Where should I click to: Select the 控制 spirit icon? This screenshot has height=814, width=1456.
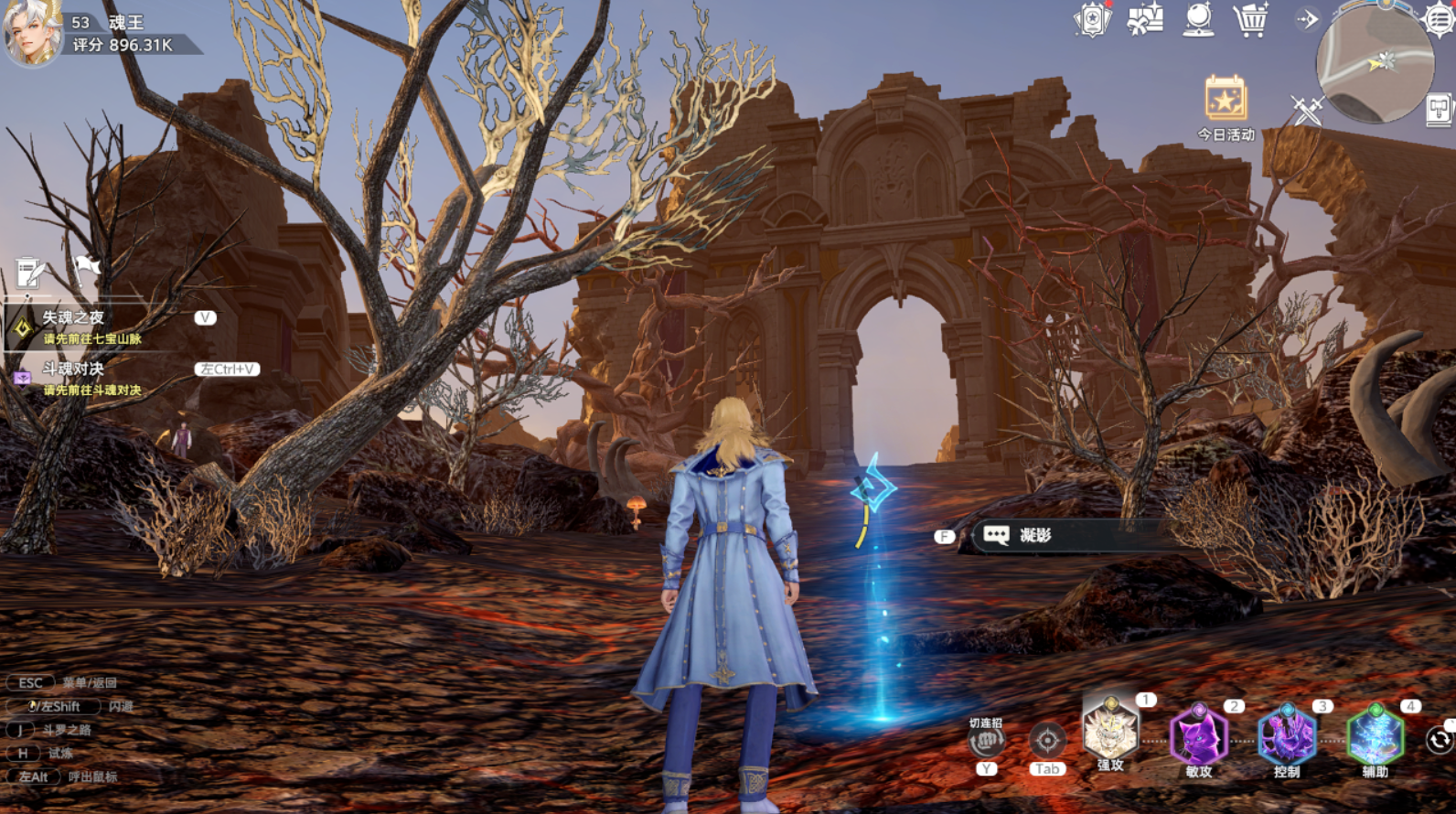[1286, 737]
